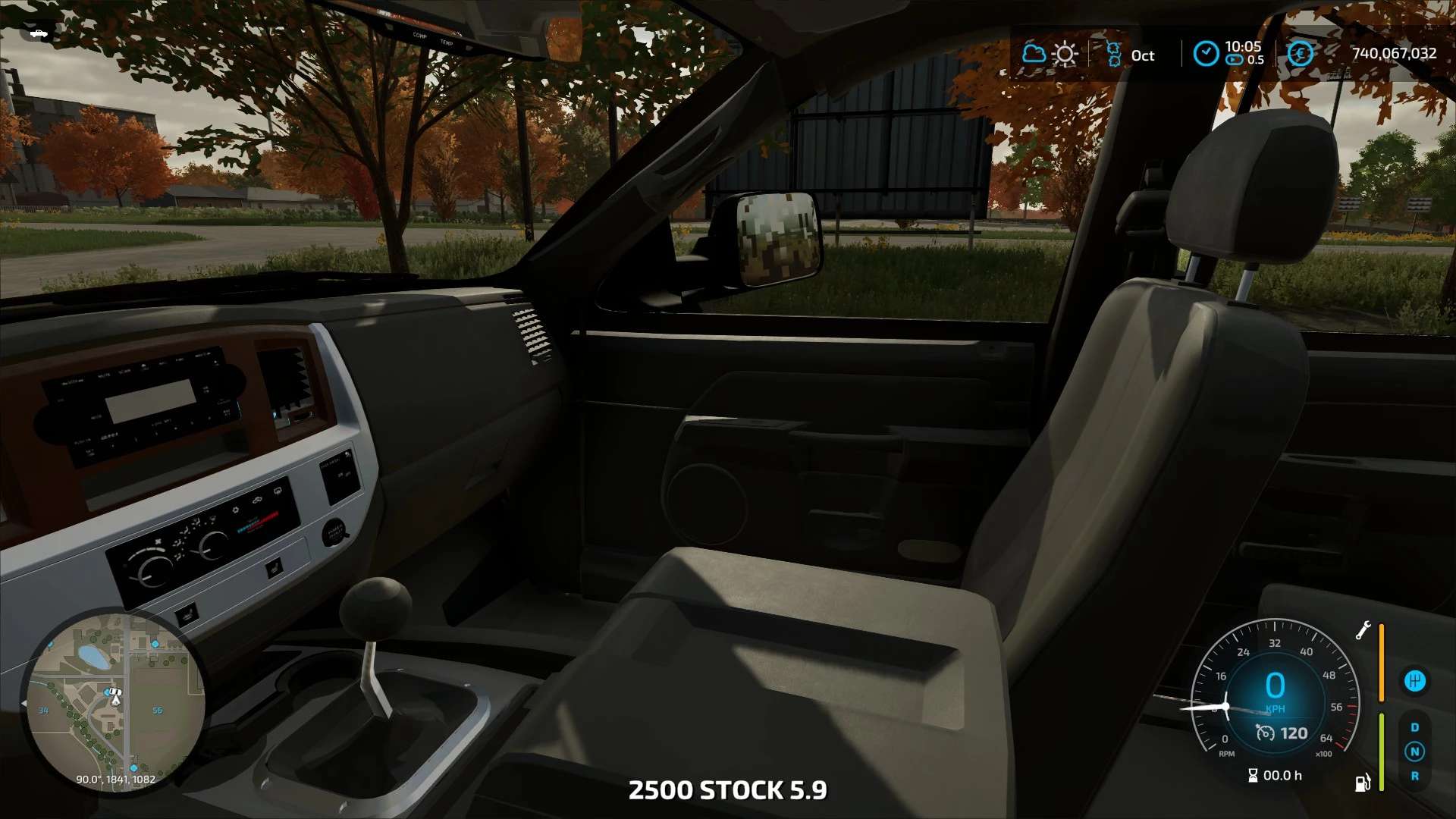Choose the R reverse gear indicator
Viewport: 1456px width, 819px height.
1414,776
